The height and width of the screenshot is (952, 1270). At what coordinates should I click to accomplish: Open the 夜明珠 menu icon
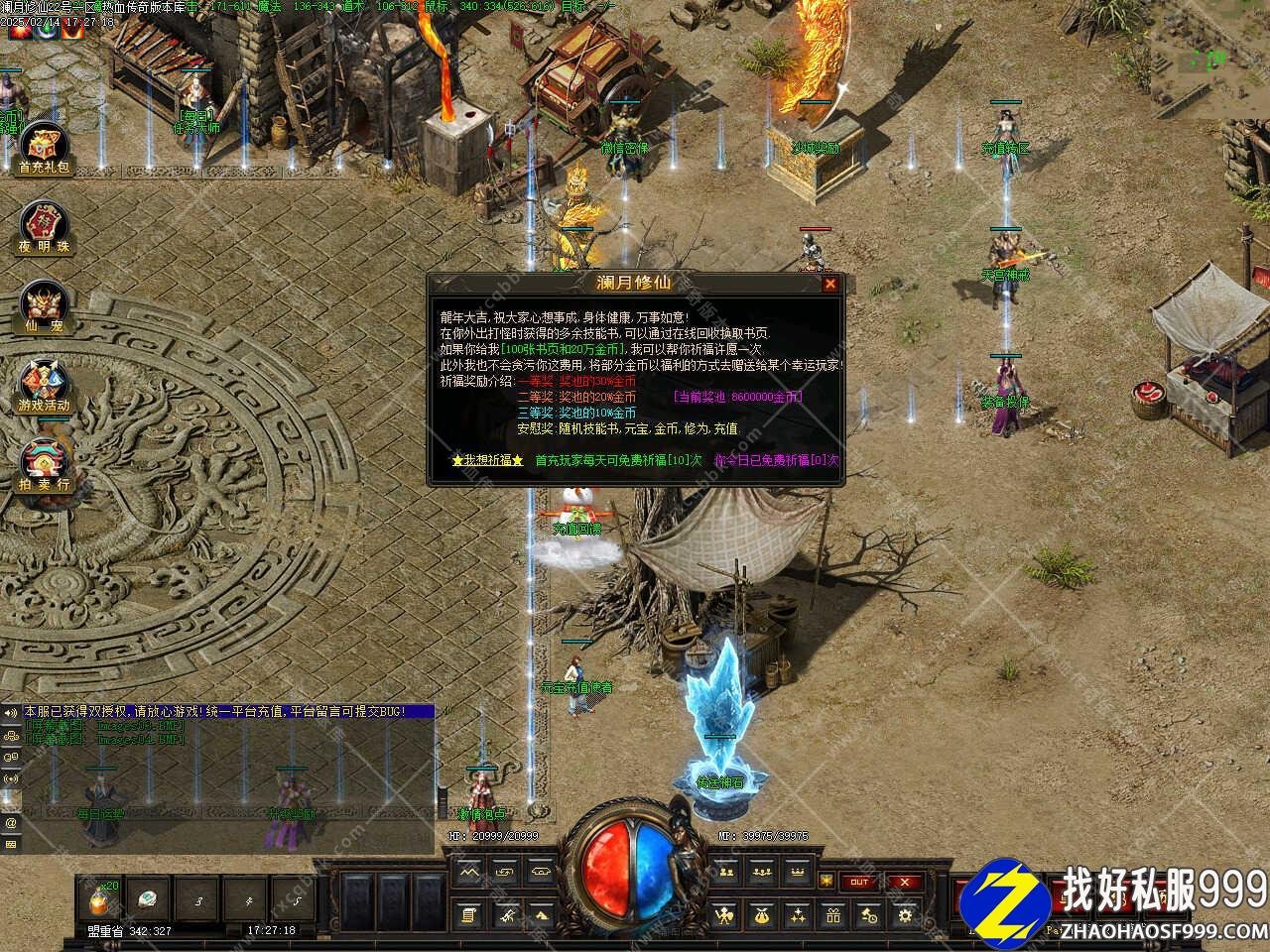pyautogui.click(x=44, y=227)
